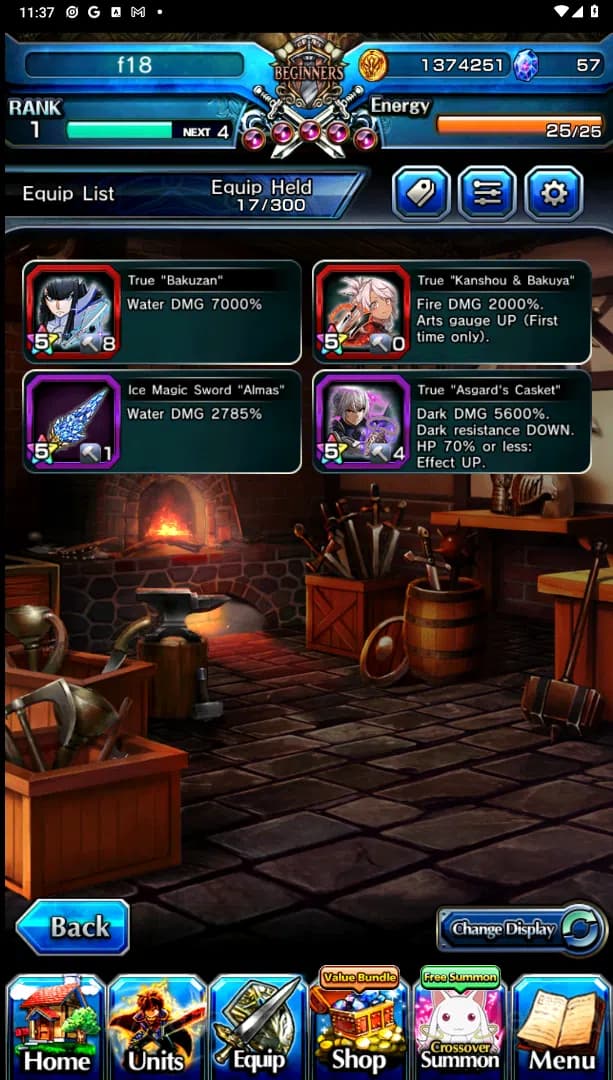Pick True "Asgard's Casket" equipment
Screen dimensions: 613x1080
[x=451, y=421]
